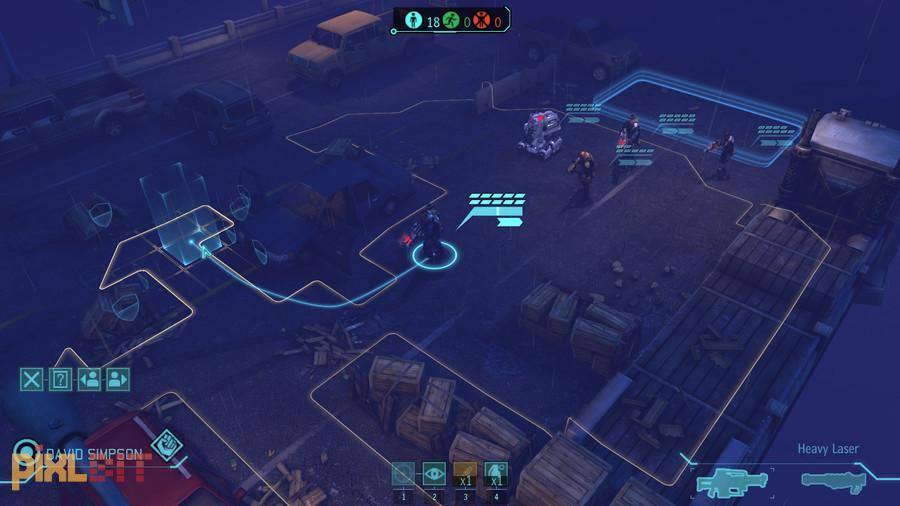Viewport: 900px width, 506px height.
Task: Click the X end-turn button
Action: (x=33, y=379)
